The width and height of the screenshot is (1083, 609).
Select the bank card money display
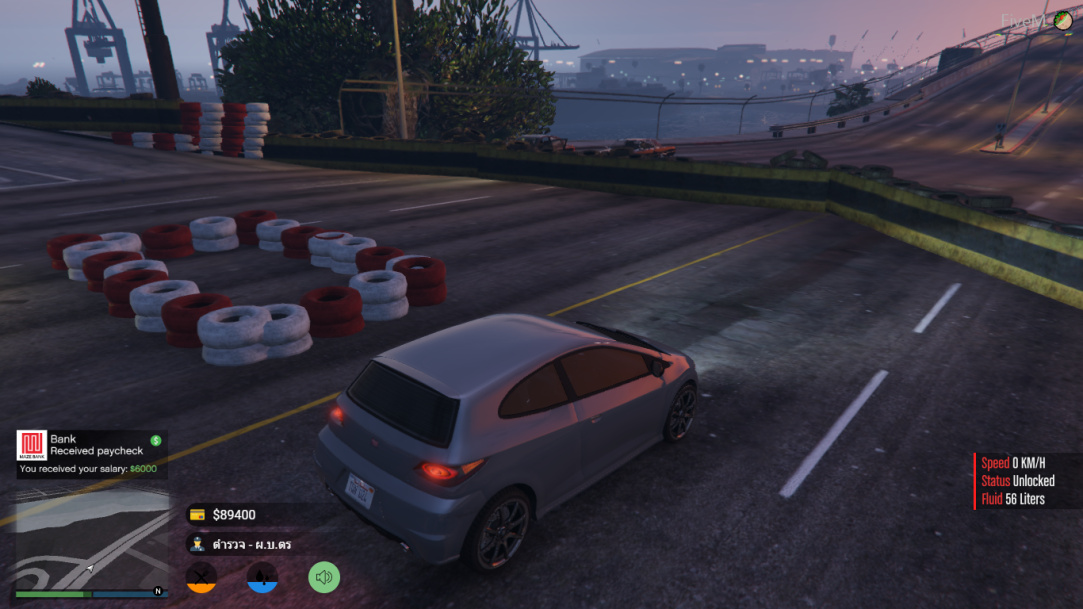224,515
